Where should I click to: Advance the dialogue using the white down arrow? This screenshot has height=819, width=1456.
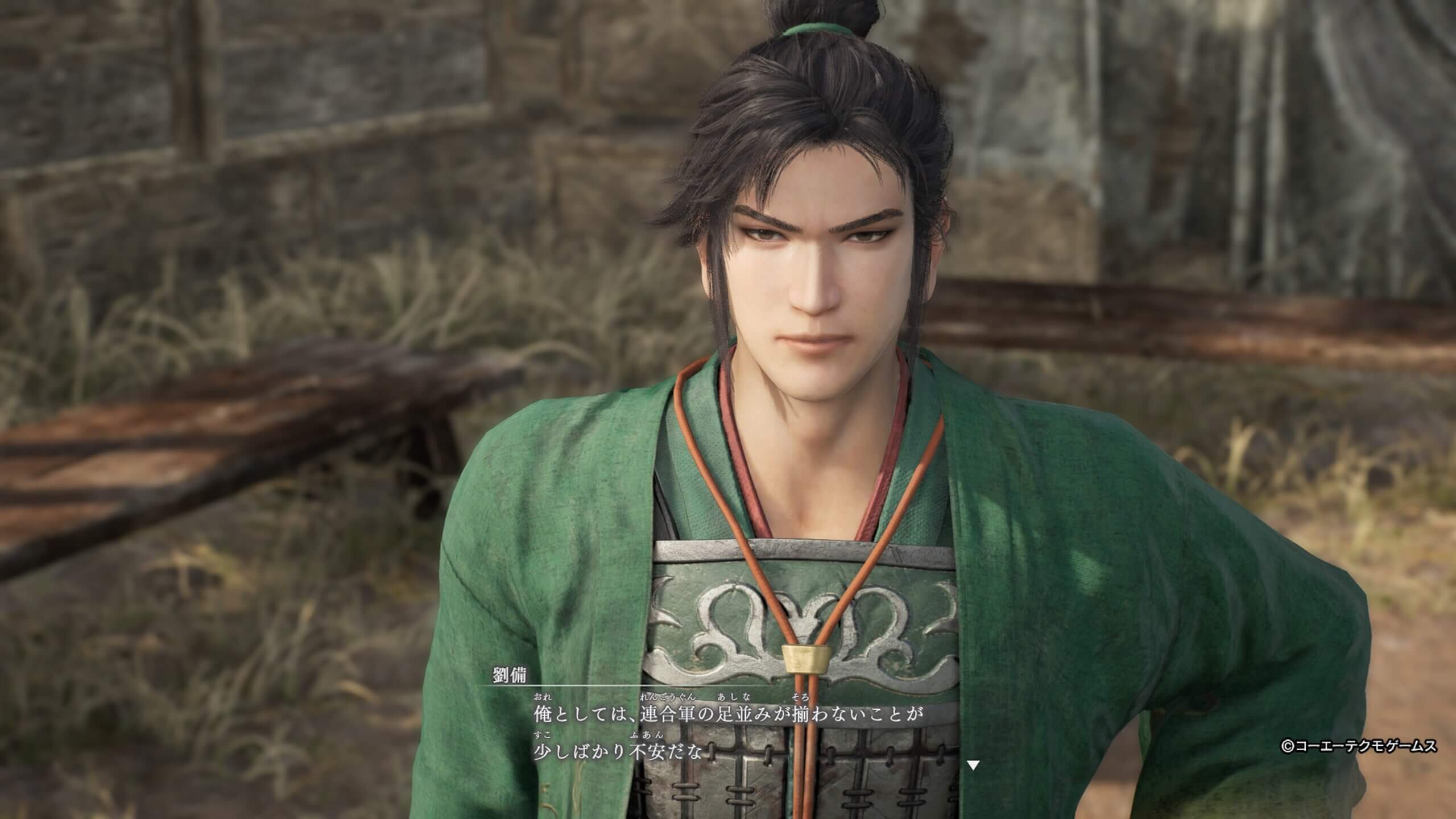973,765
